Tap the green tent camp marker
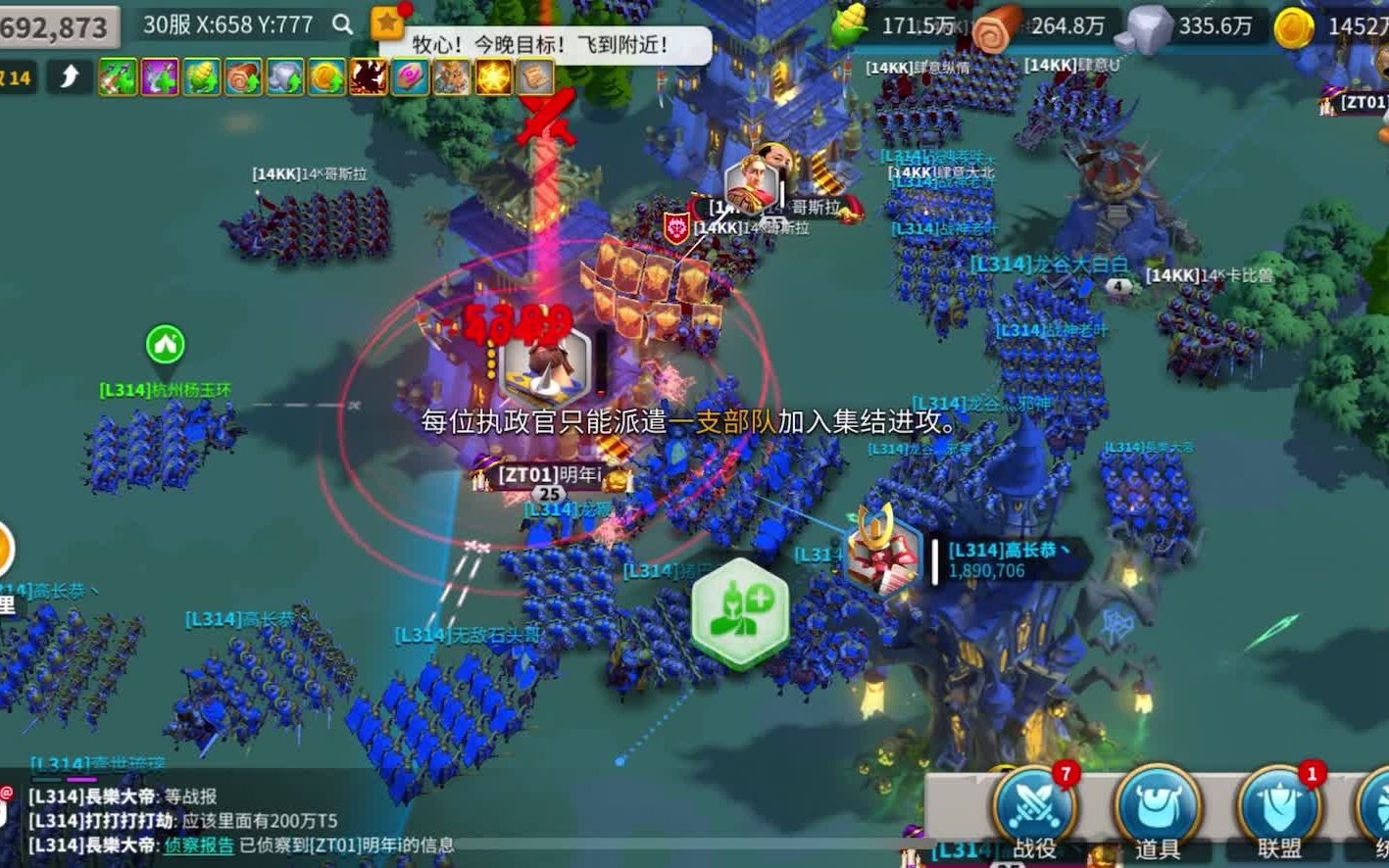 166,345
